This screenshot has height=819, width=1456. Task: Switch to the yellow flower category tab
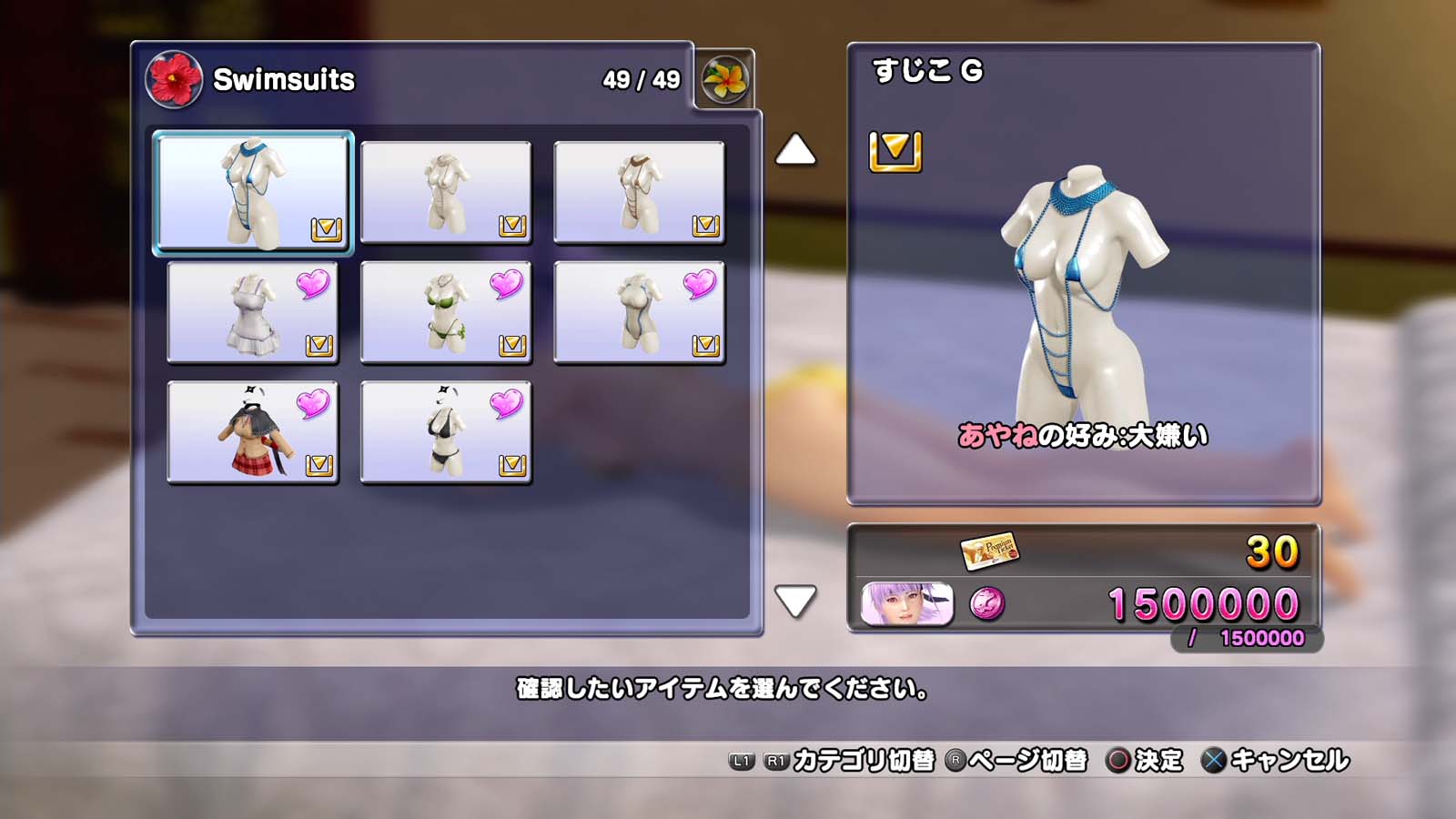click(724, 79)
